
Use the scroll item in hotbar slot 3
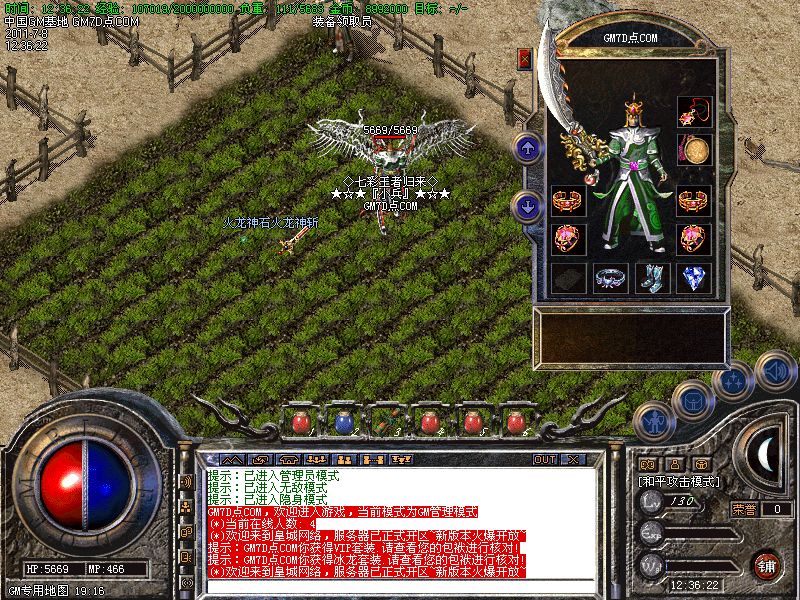tap(385, 422)
